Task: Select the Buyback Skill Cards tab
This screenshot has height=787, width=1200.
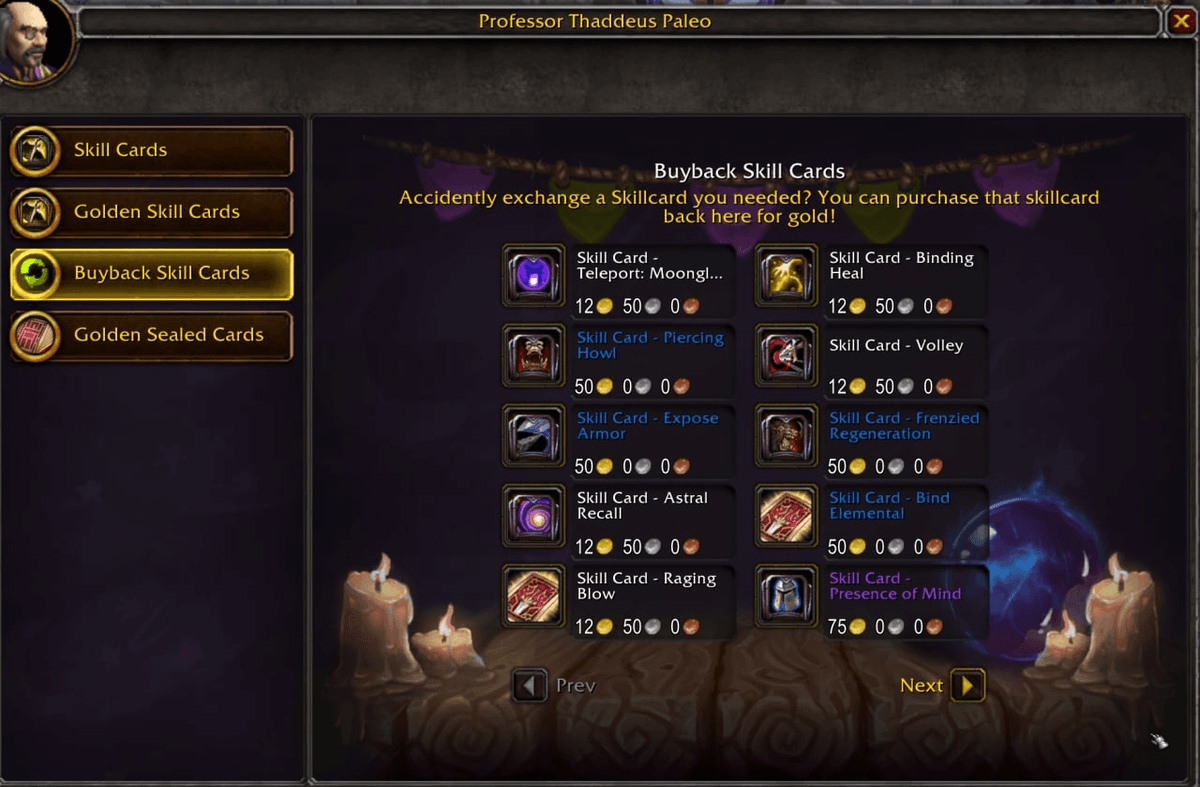Action: click(x=151, y=274)
